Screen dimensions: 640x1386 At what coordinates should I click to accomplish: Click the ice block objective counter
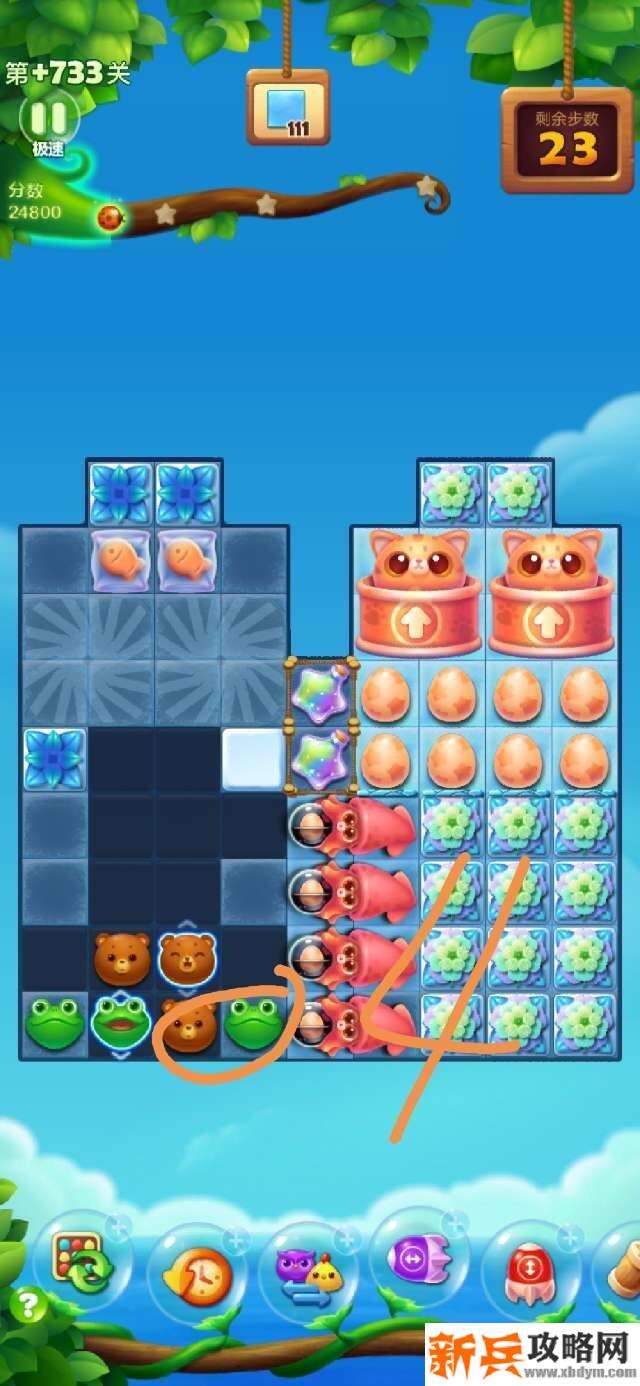pyautogui.click(x=288, y=107)
